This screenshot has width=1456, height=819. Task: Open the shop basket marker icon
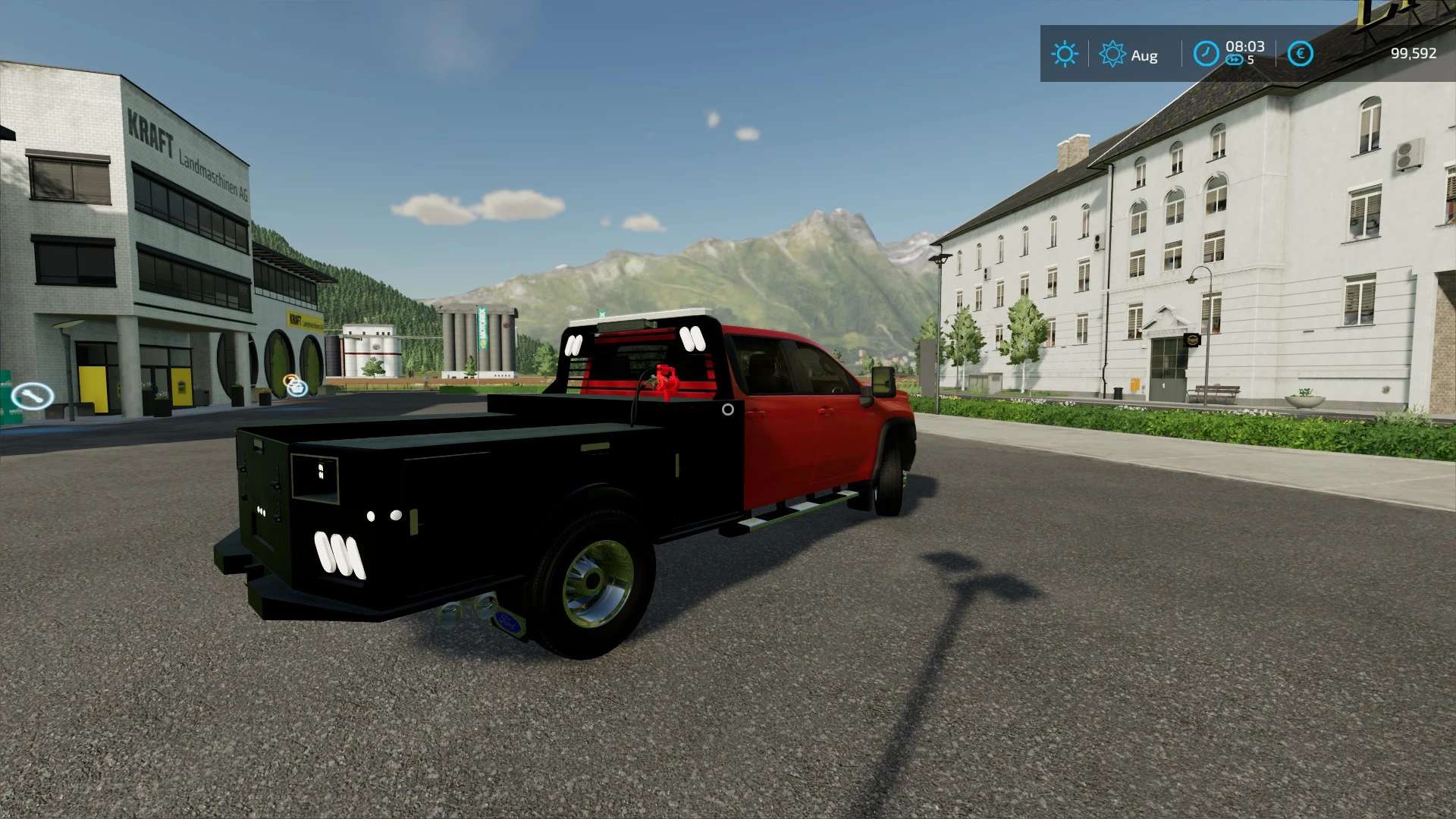click(x=296, y=386)
